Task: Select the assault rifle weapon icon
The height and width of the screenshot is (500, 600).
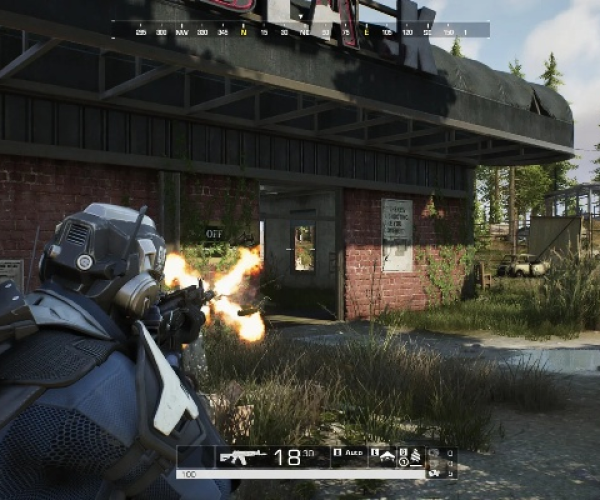Action: coord(242,456)
